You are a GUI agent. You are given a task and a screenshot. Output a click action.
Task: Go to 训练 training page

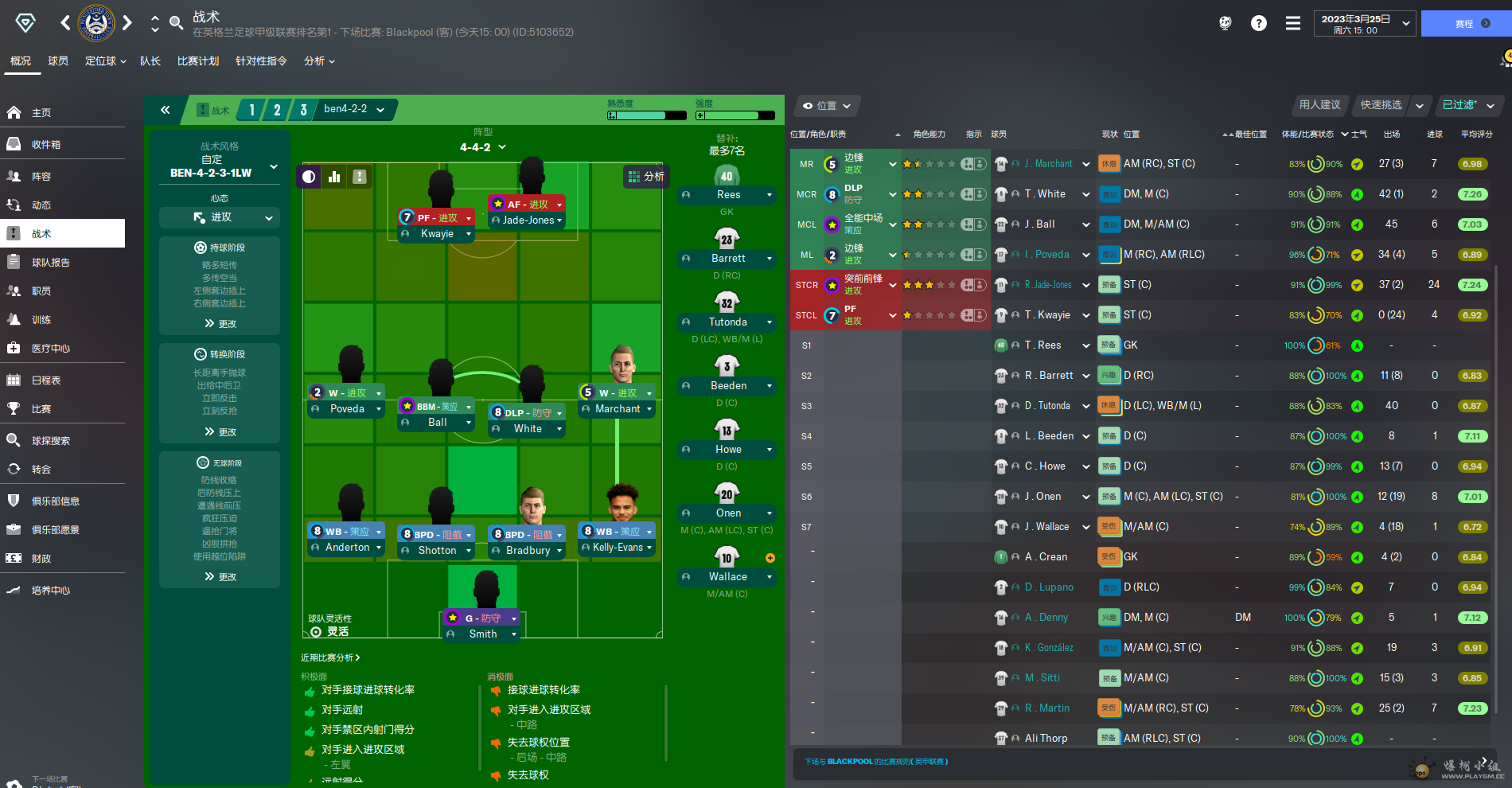coord(41,320)
